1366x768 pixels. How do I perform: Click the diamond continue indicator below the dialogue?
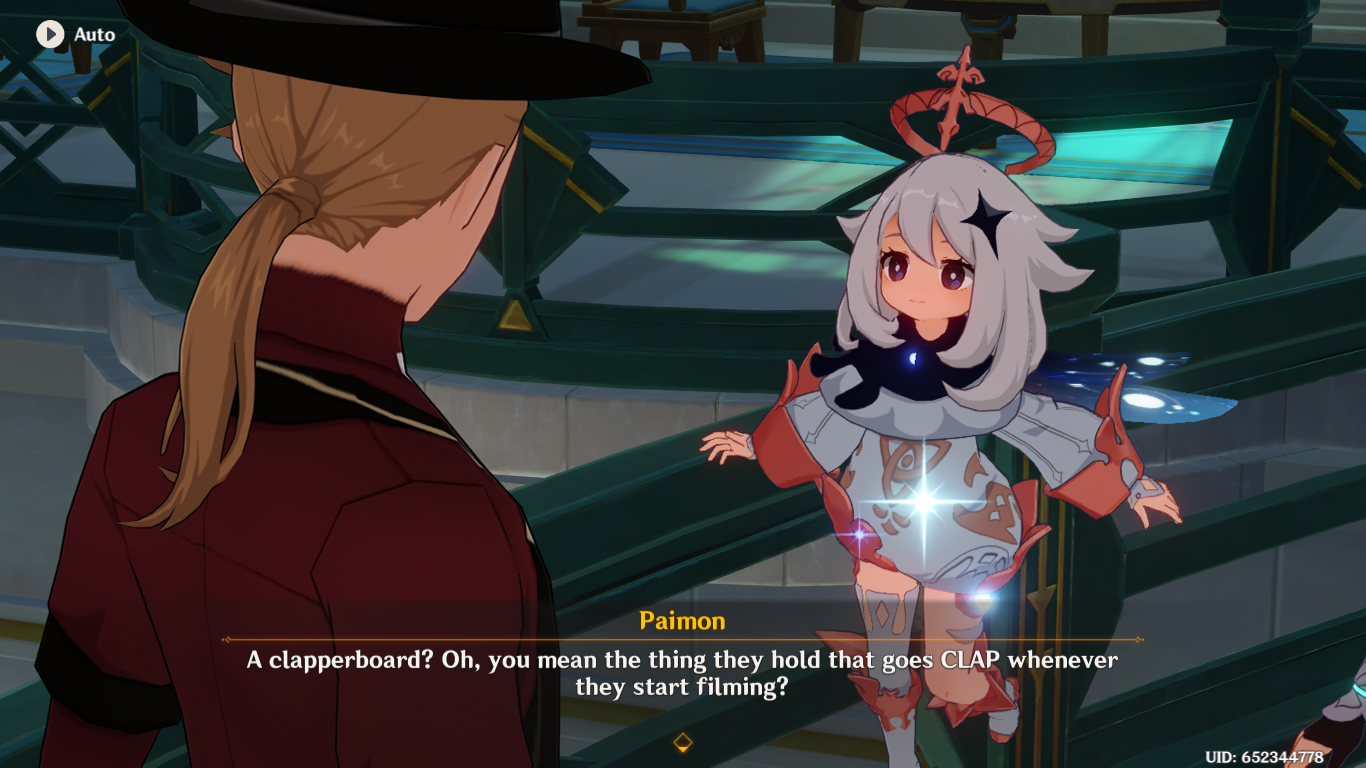(x=683, y=741)
